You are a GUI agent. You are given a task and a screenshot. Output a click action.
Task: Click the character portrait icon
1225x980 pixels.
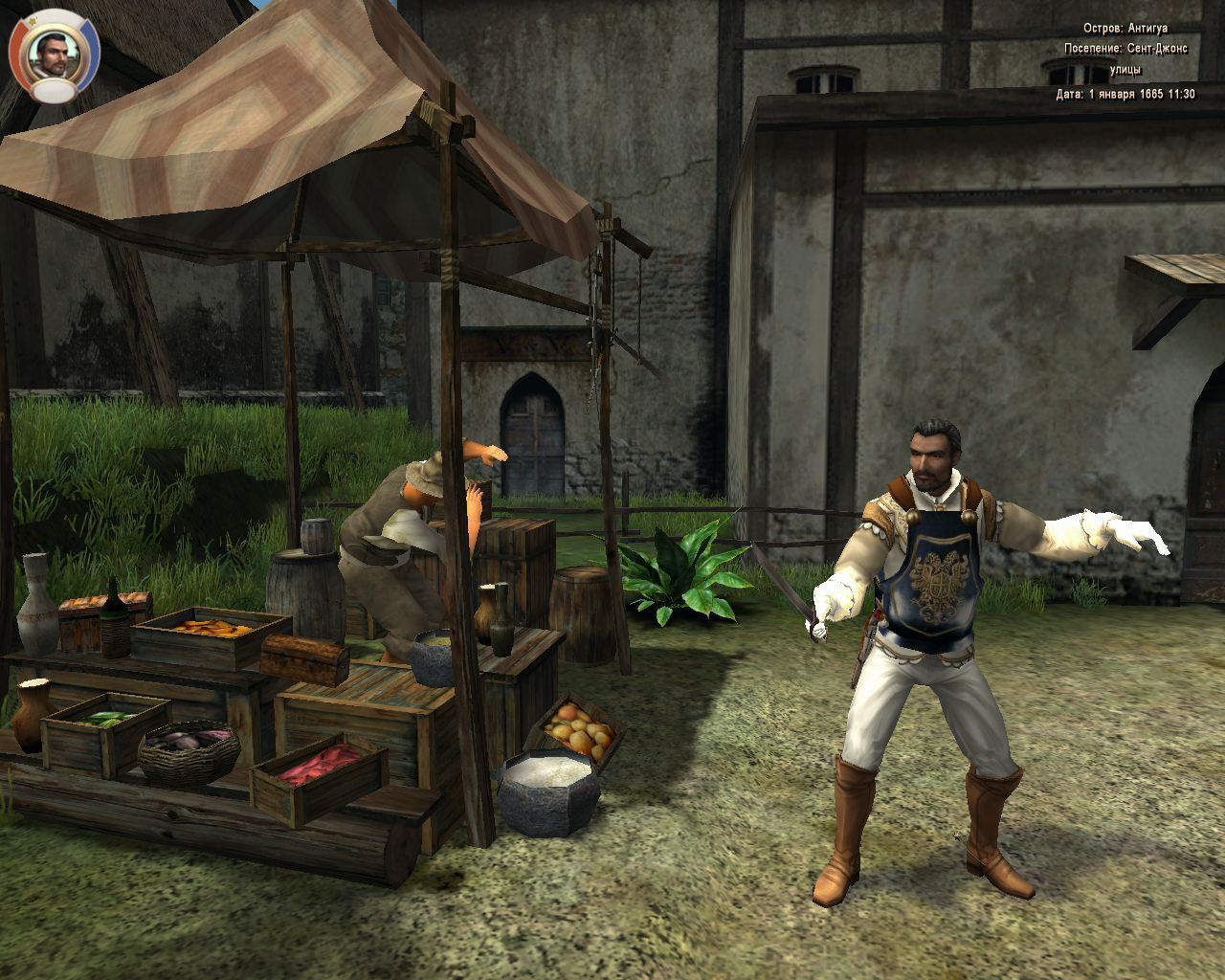(54, 54)
